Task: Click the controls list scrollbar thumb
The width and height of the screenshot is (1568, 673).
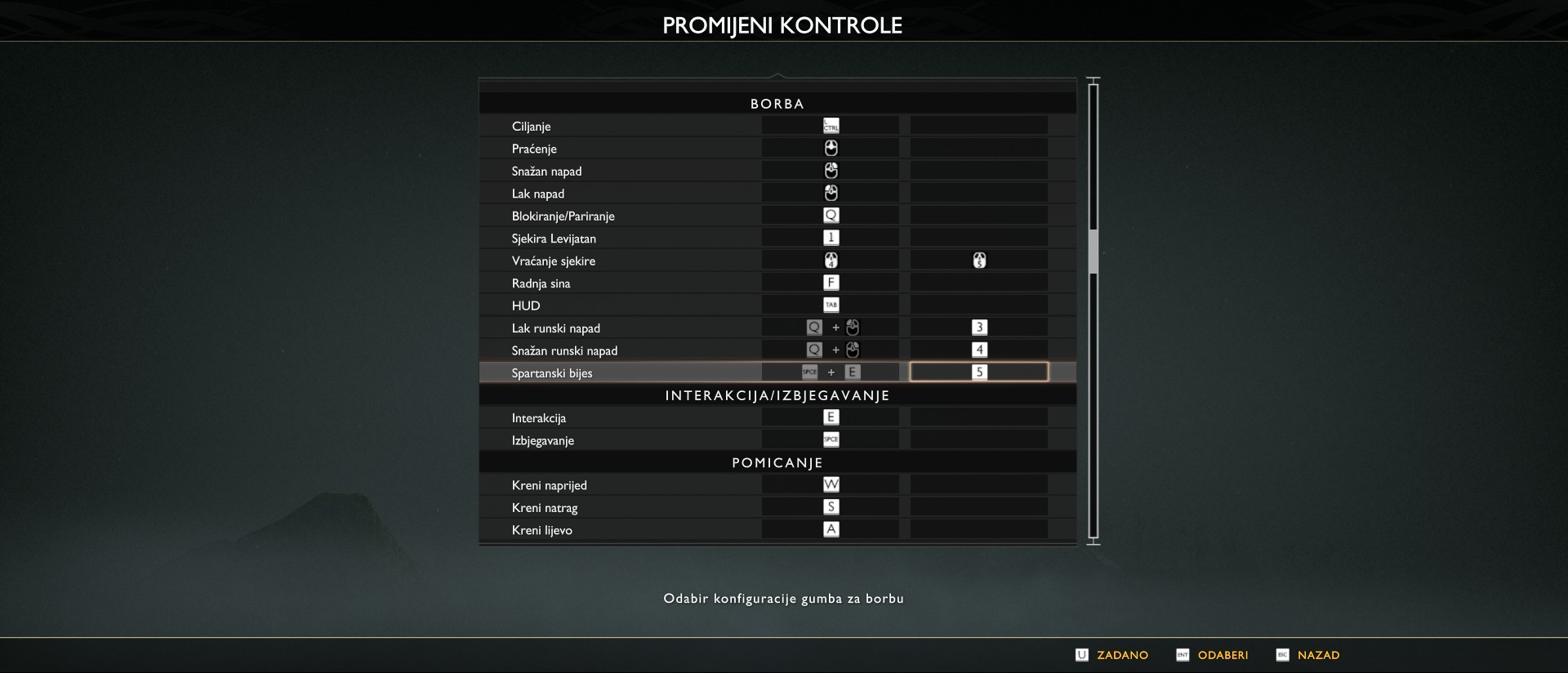Action: (x=1094, y=252)
